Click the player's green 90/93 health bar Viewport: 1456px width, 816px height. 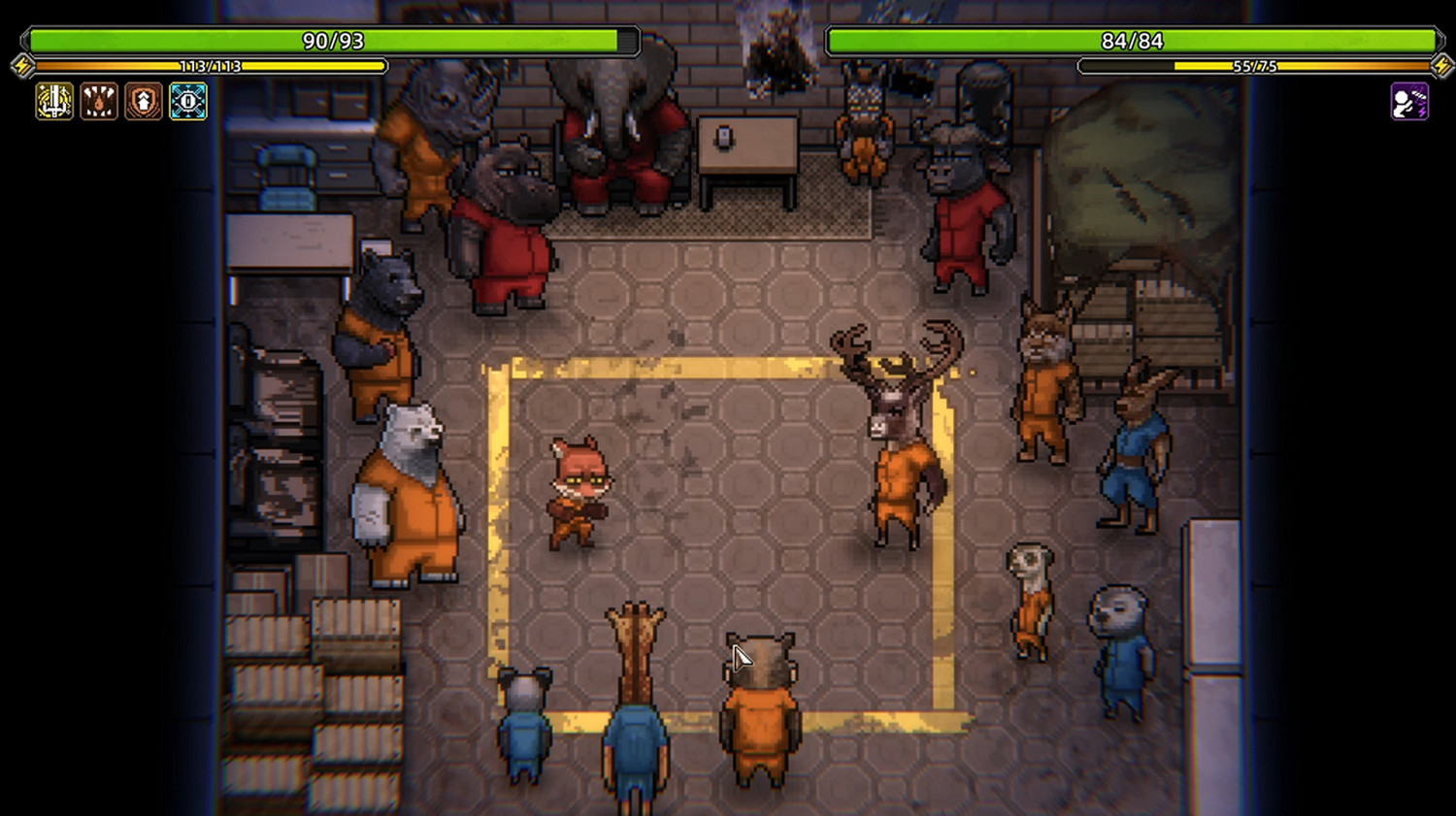point(330,42)
